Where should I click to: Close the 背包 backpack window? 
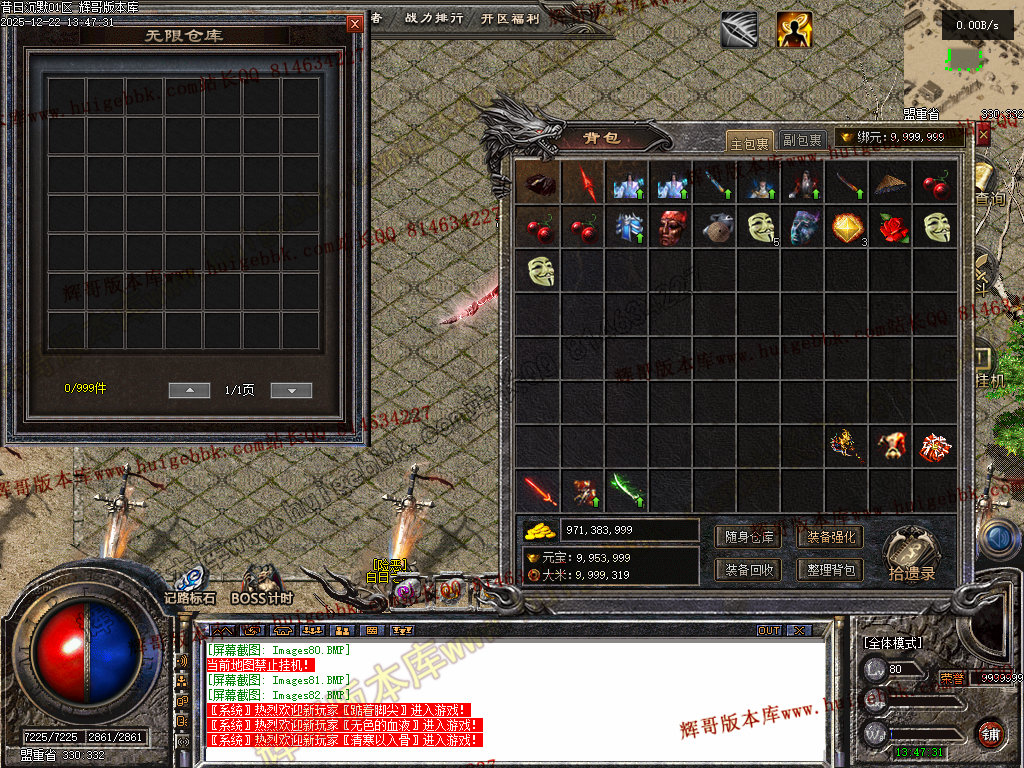(983, 134)
